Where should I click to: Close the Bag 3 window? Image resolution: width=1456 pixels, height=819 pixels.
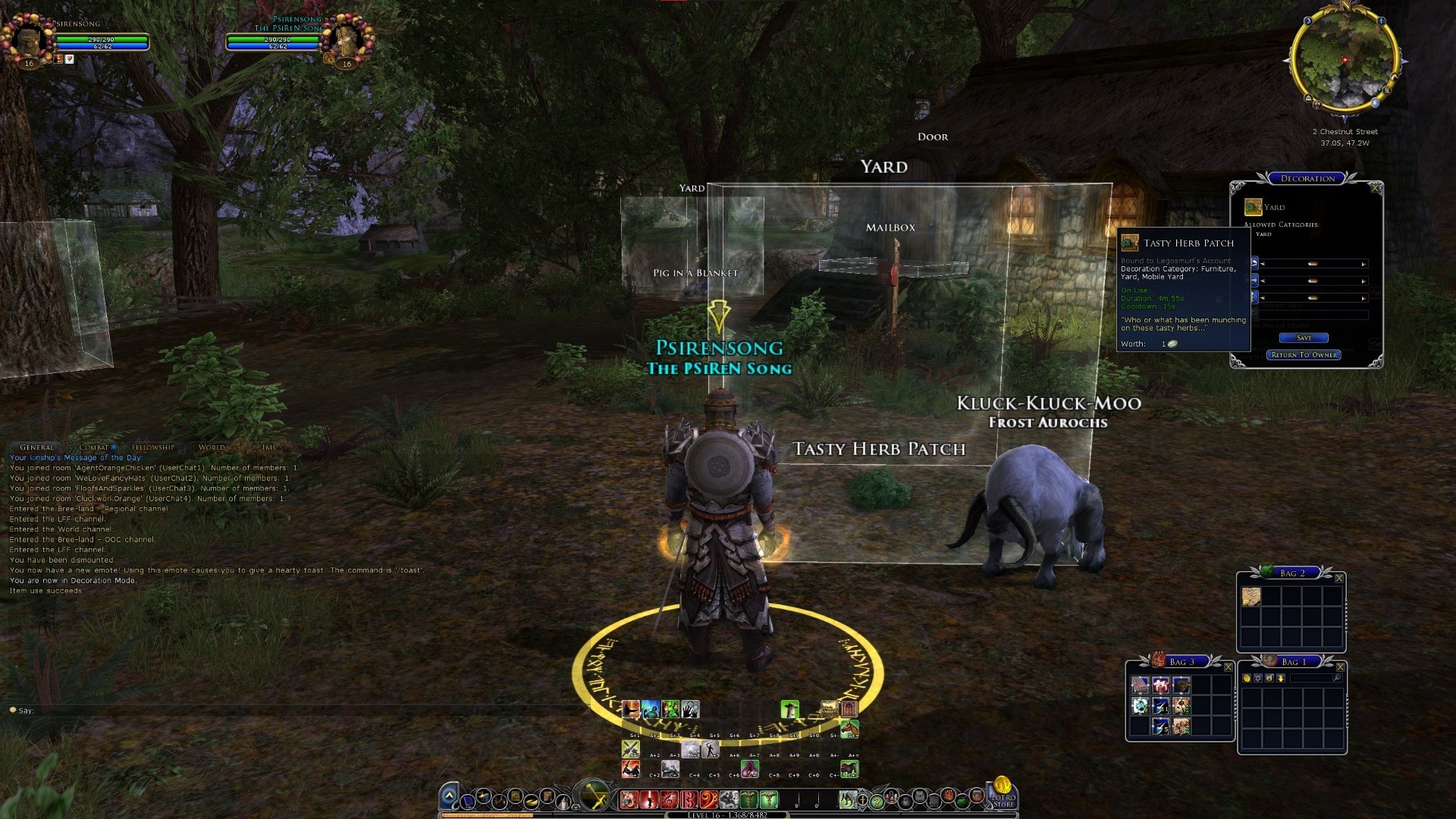click(1228, 667)
